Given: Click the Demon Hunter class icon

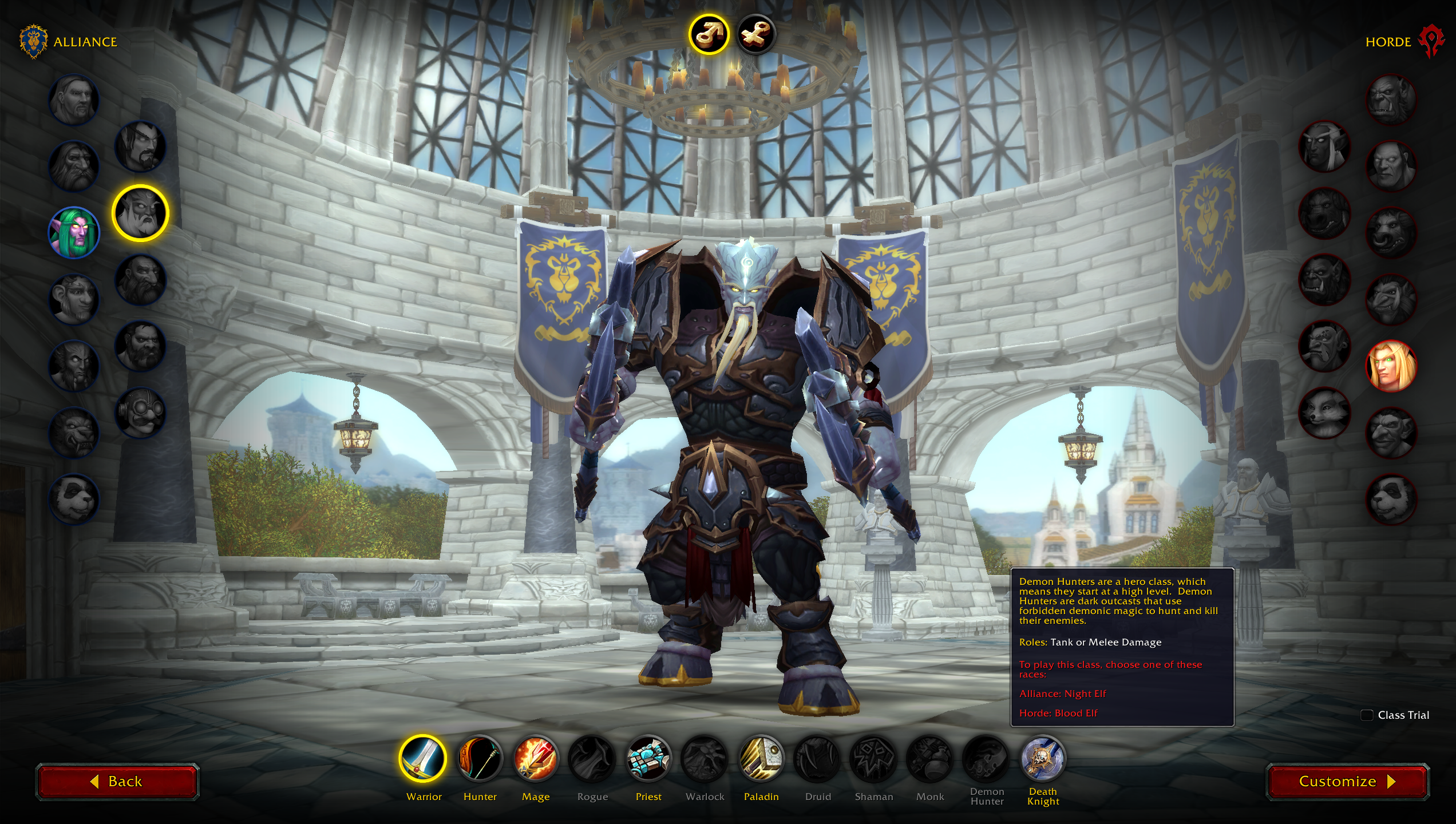Looking at the screenshot, I should coord(987,759).
